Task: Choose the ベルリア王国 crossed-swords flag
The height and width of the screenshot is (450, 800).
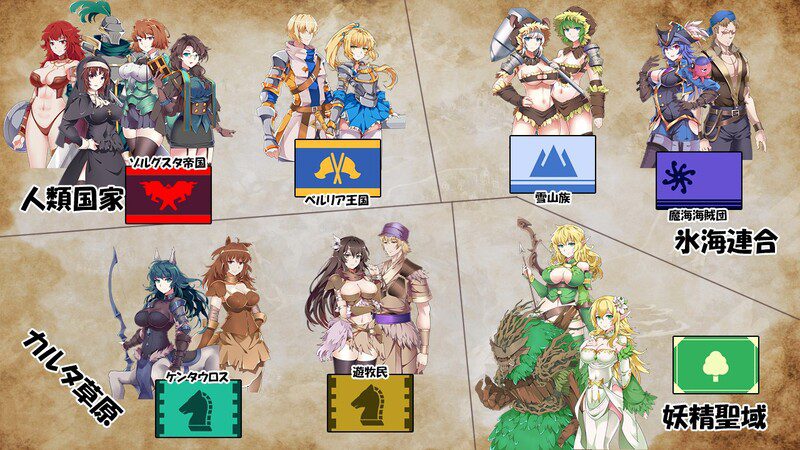Action: (337, 167)
